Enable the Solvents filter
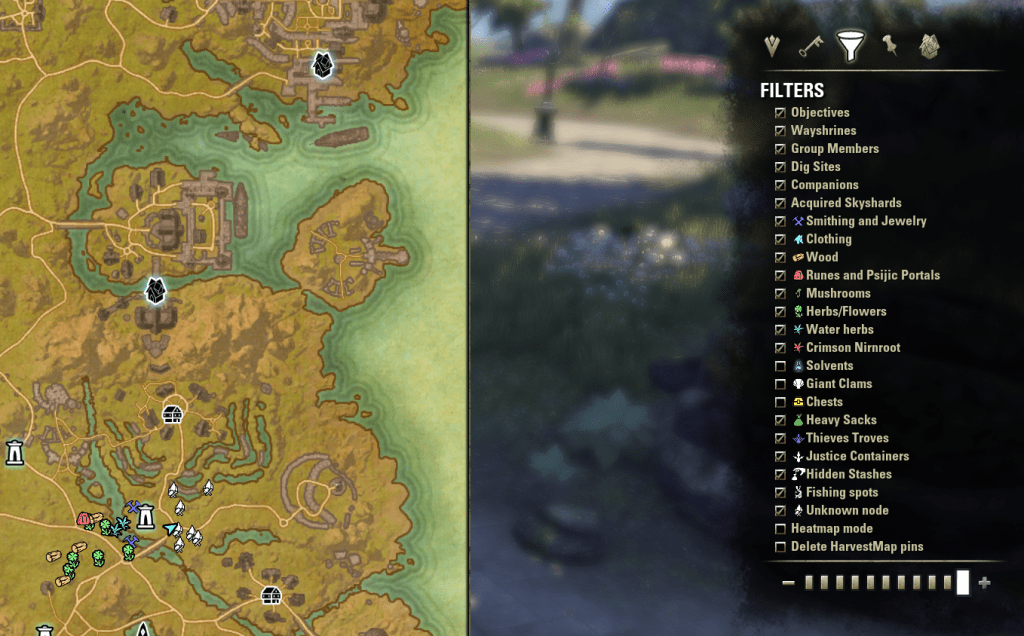The image size is (1024, 636). (780, 366)
